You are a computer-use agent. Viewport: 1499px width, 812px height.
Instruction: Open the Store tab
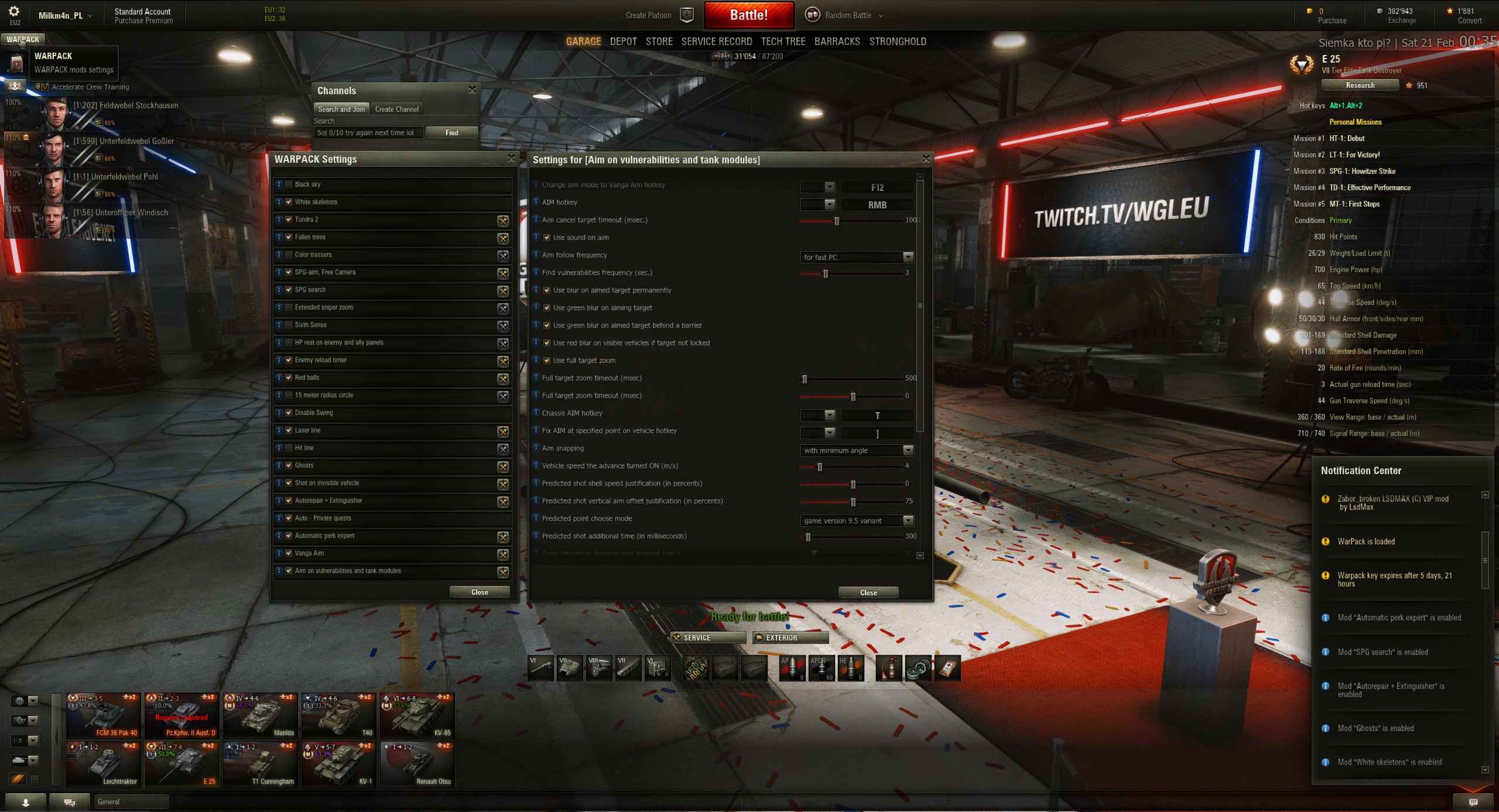coord(659,42)
